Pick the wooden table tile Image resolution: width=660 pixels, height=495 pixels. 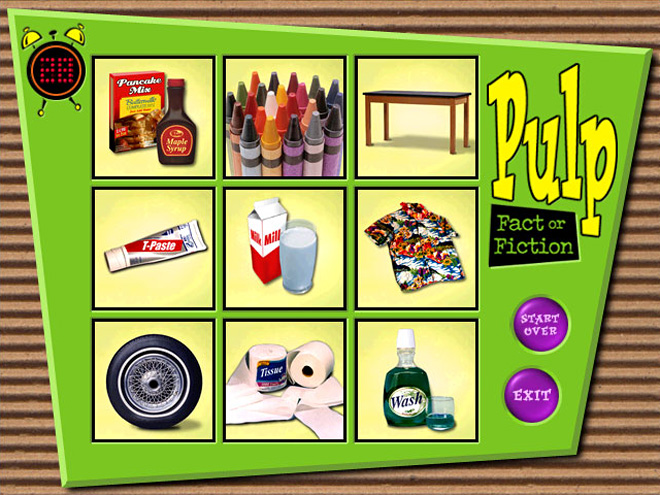[416, 117]
